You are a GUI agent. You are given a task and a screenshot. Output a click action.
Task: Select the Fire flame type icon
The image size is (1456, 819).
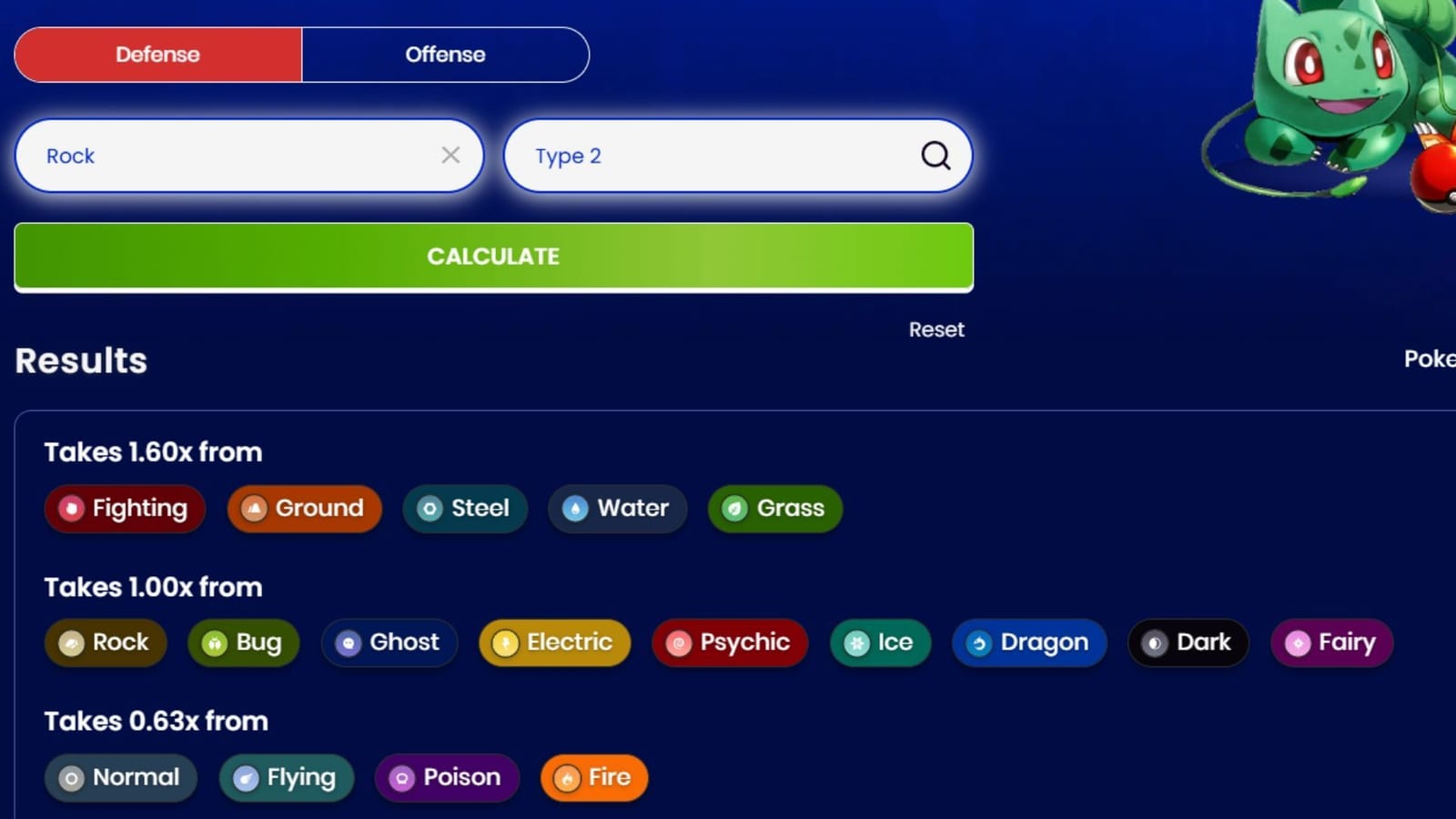pos(567,778)
